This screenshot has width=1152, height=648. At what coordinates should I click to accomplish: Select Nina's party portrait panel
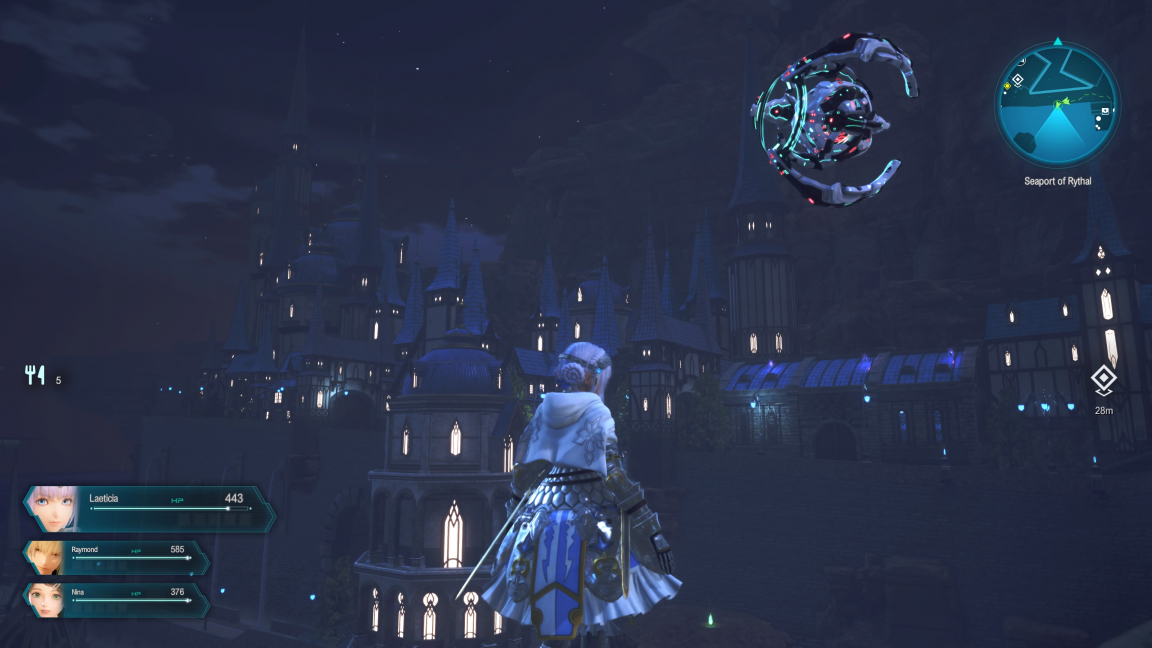coord(117,599)
